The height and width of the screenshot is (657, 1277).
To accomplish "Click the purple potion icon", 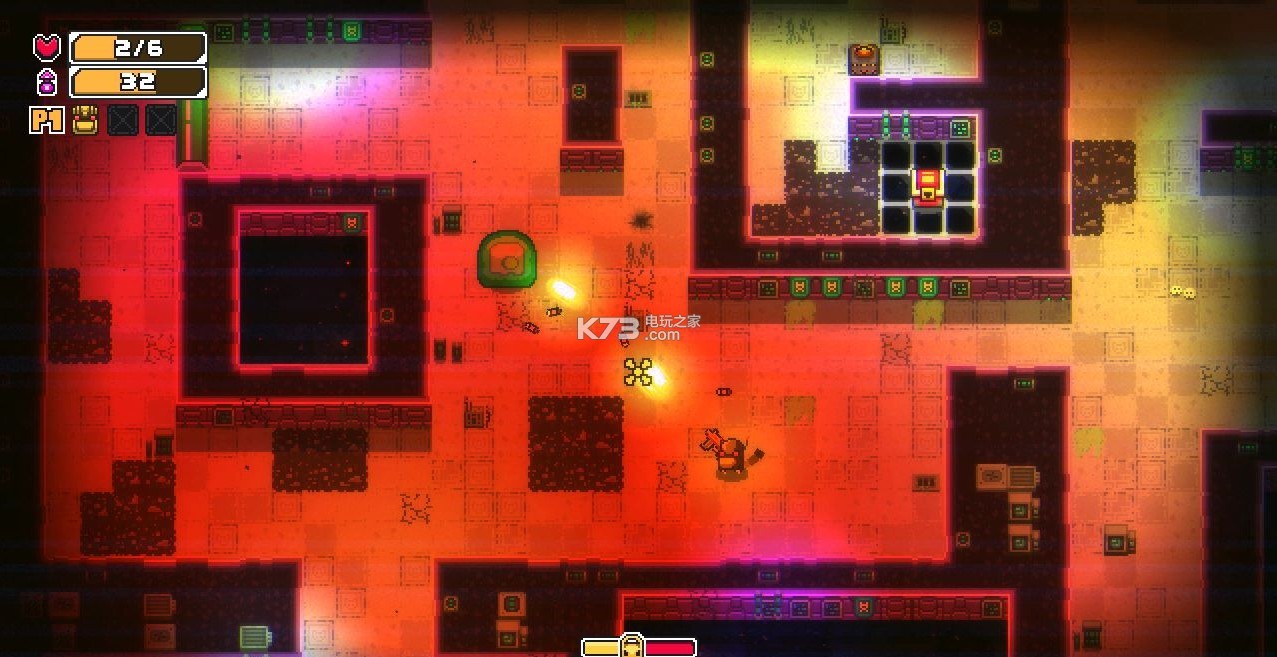I will click(47, 82).
